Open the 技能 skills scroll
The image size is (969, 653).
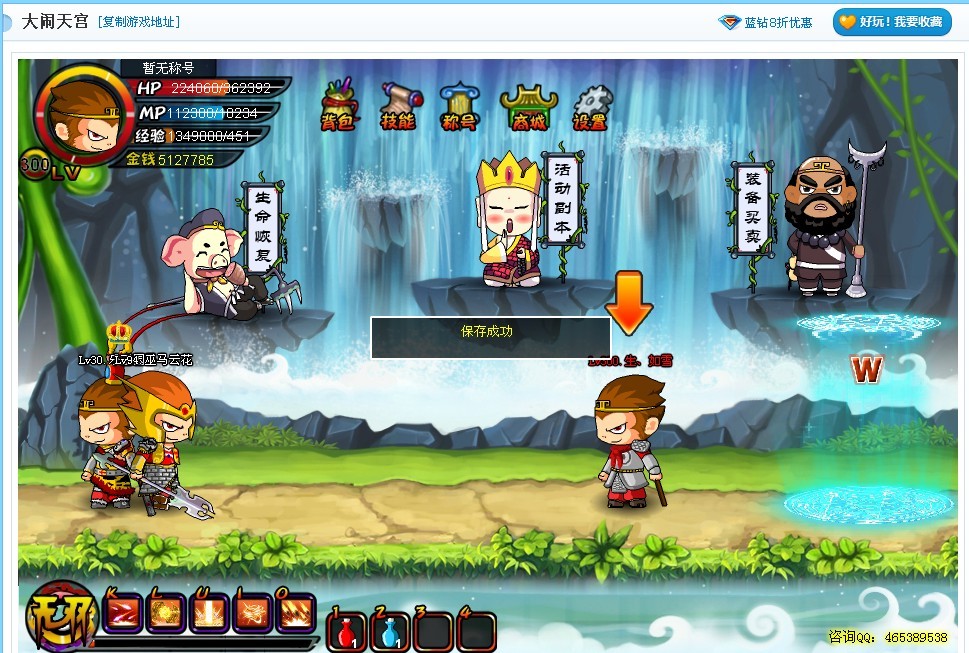tap(399, 106)
